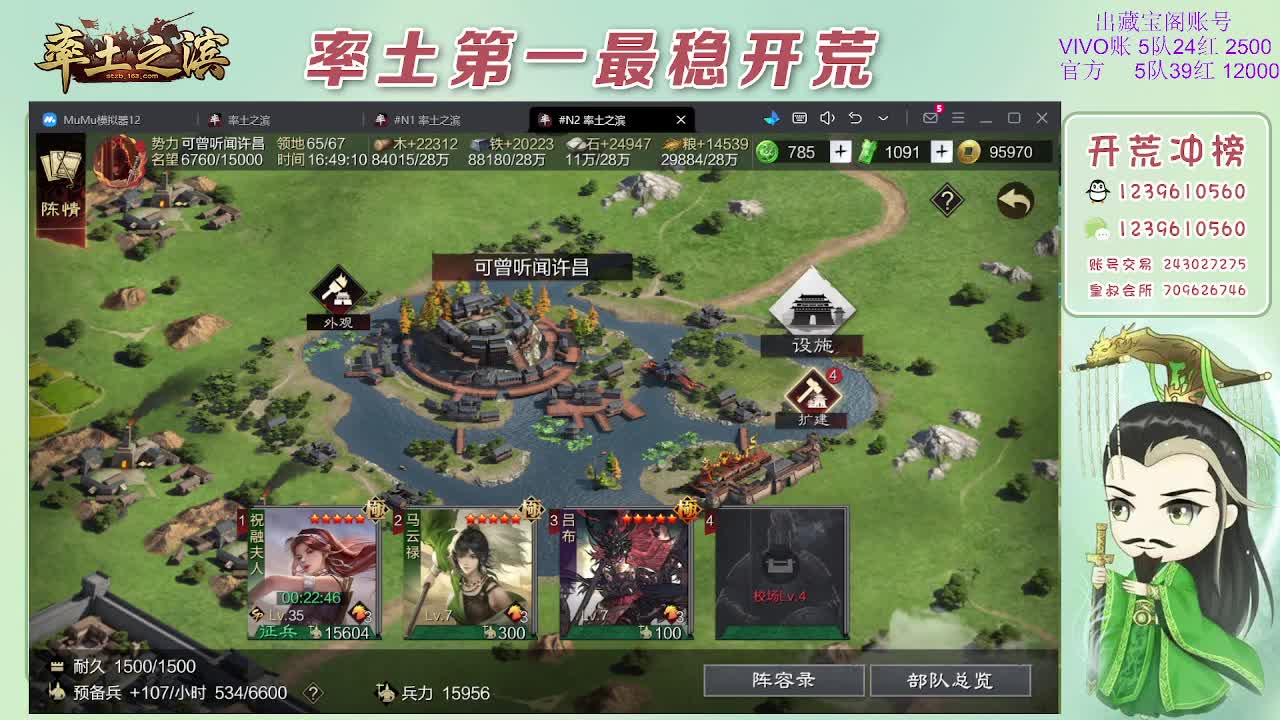Mute the emulator volume
This screenshot has width=1280, height=720.
coord(827,118)
